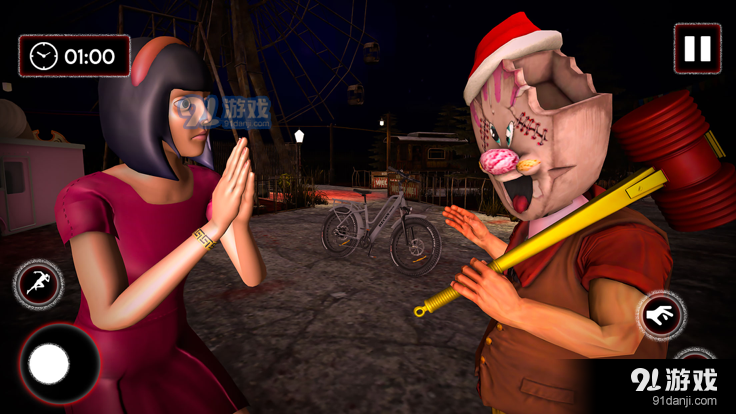Viewport: 736px width, 414px height.
Task: Tap the sprint running-figure icon
Action: click(x=38, y=284)
